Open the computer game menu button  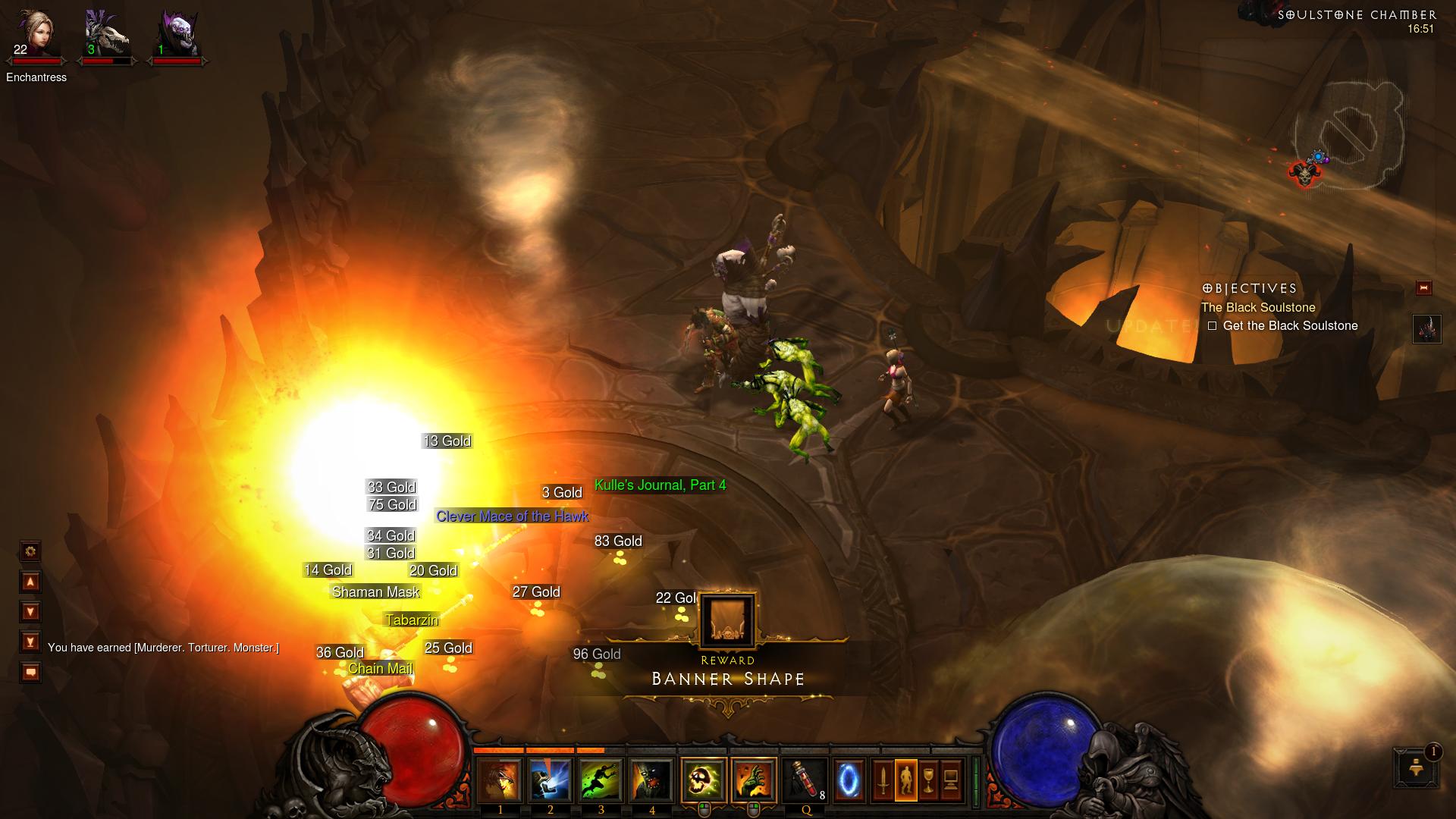(x=951, y=780)
